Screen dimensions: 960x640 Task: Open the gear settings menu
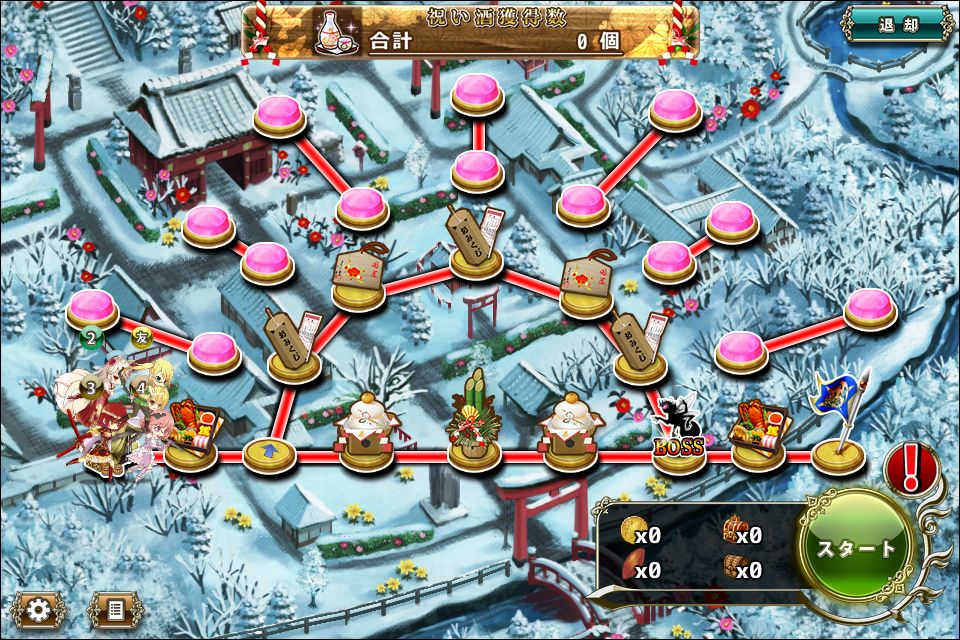tap(40, 609)
